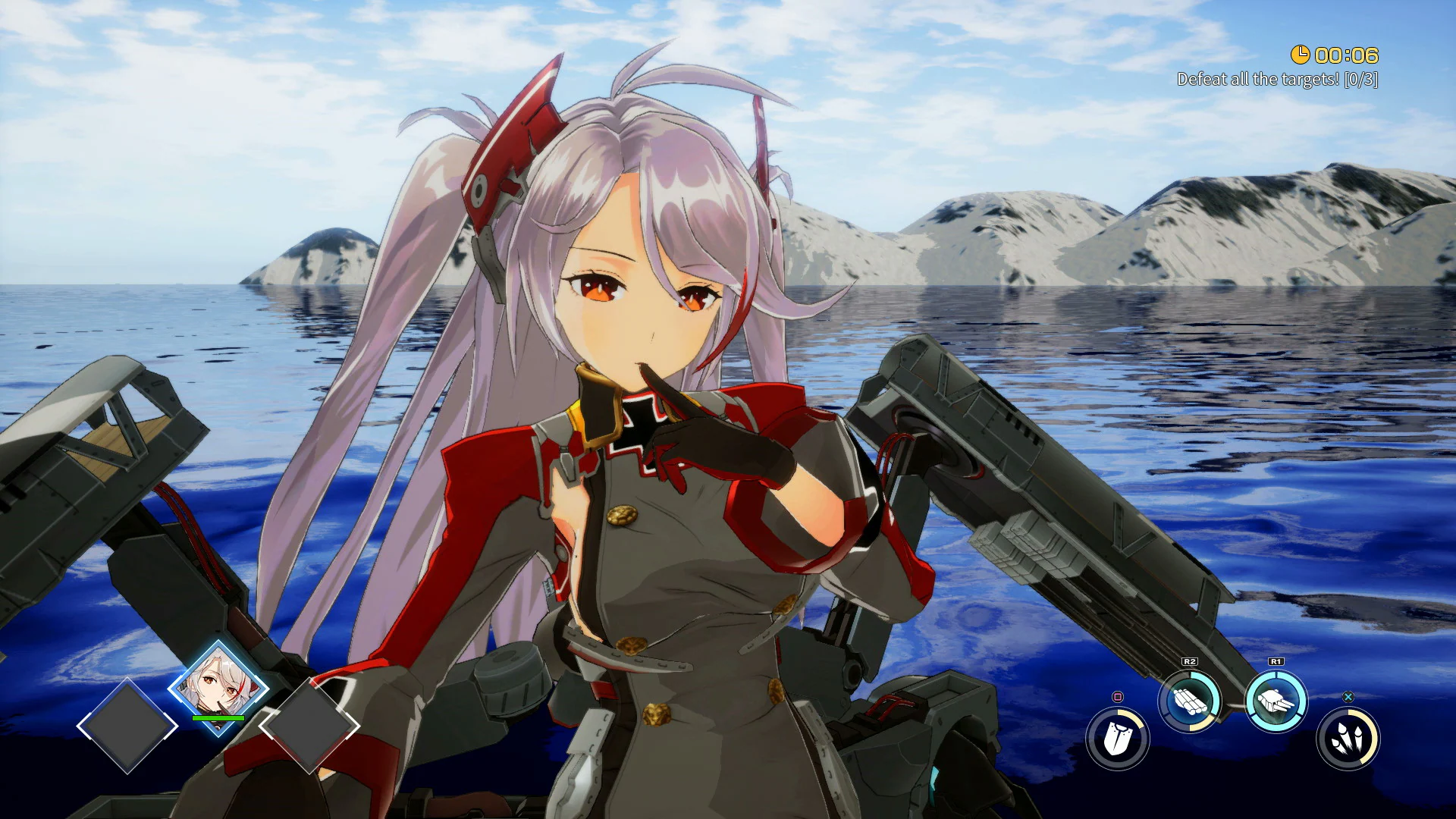The image size is (1456, 819).
Task: Click the [0/3] target counter
Action: pos(1360,78)
